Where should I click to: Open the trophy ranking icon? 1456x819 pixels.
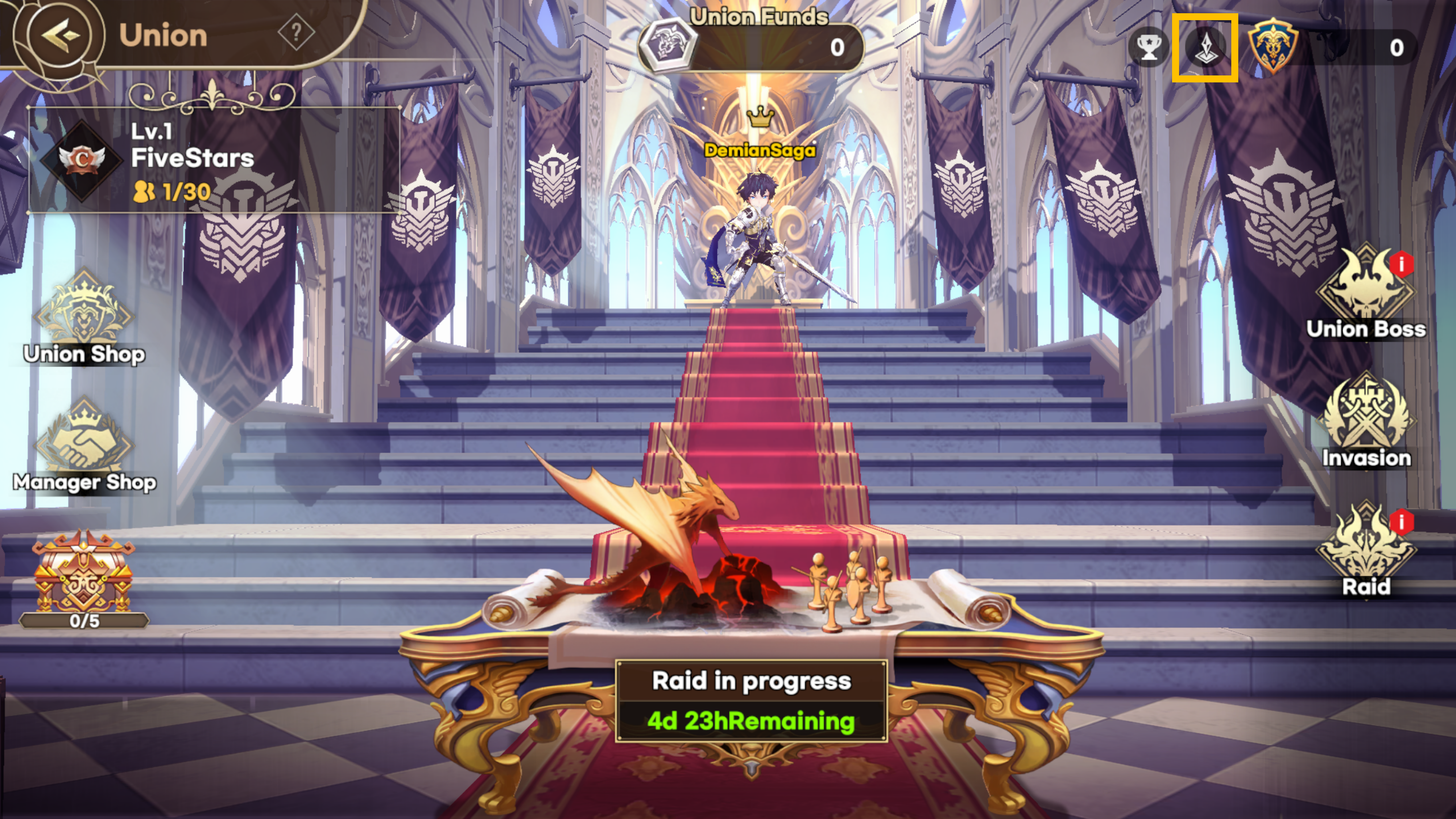click(x=1149, y=47)
